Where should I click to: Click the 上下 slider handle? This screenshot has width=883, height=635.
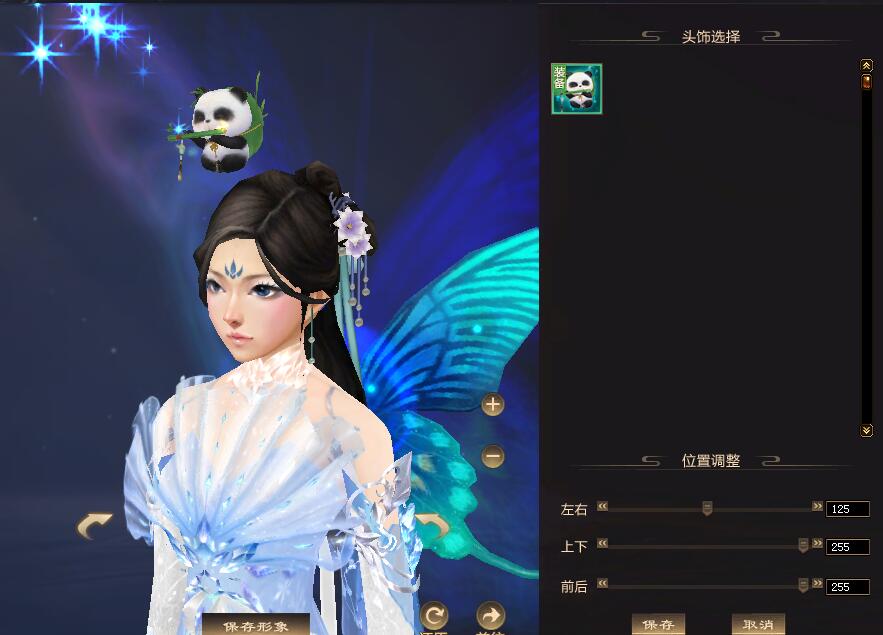point(803,545)
